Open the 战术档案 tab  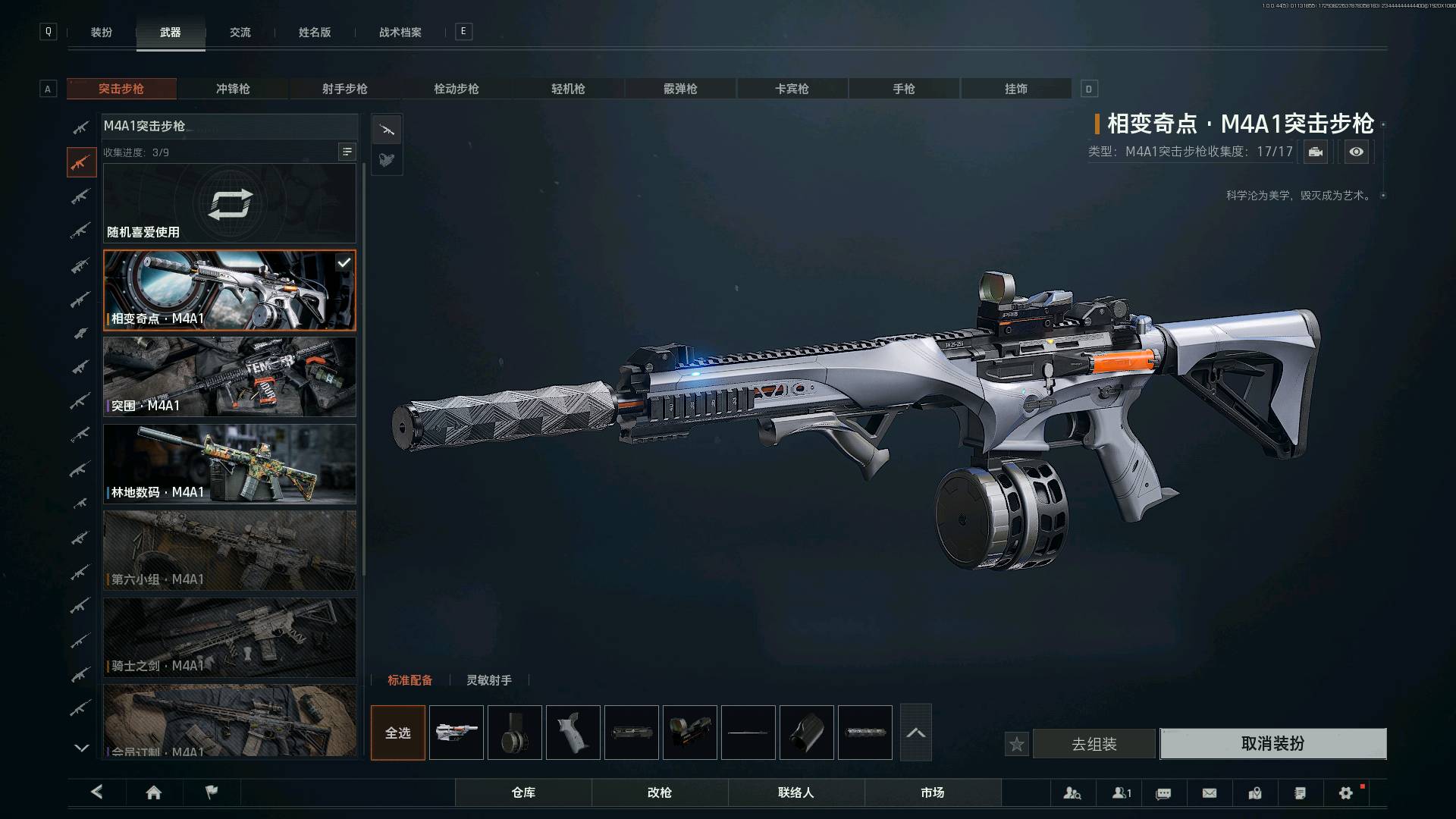pyautogui.click(x=400, y=33)
